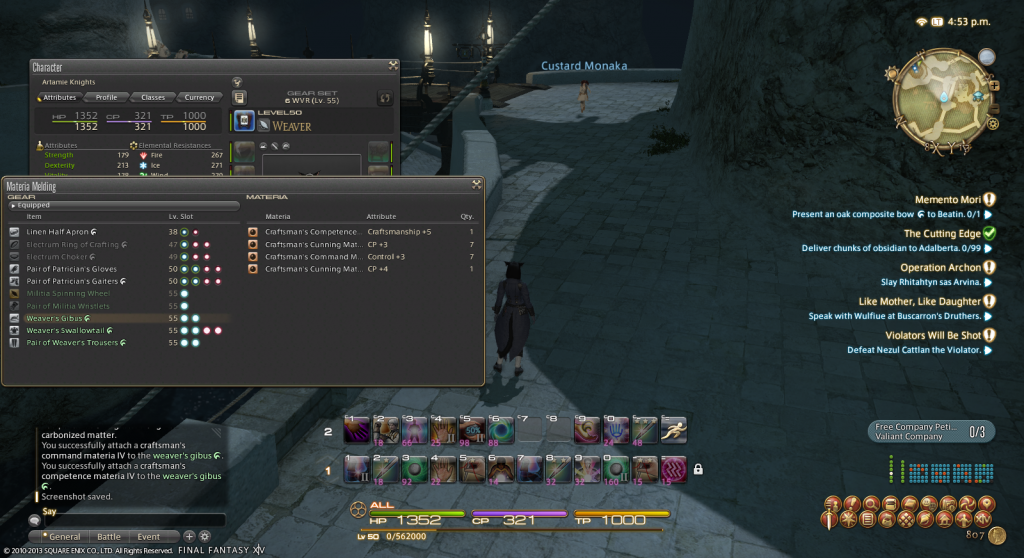Close the Character window
Image resolution: width=1024 pixels, height=558 pixels.
(393, 66)
